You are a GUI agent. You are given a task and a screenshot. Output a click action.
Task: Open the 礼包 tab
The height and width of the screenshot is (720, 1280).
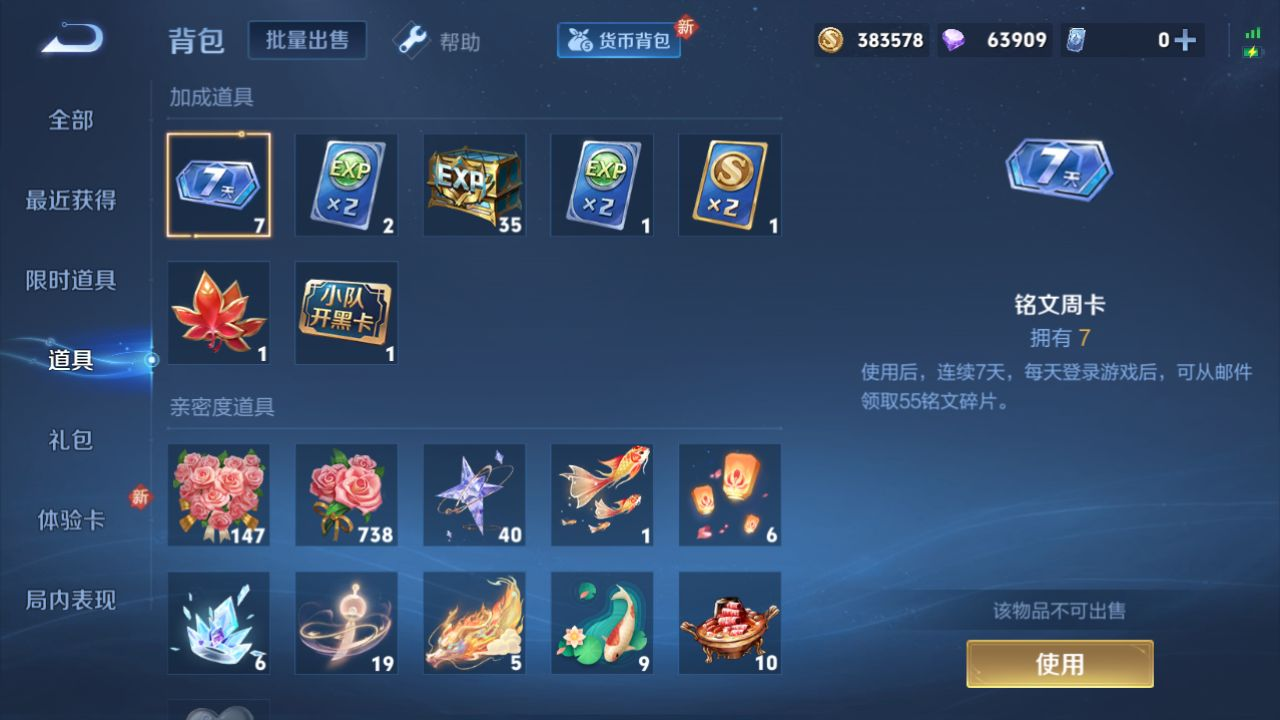[x=71, y=440]
